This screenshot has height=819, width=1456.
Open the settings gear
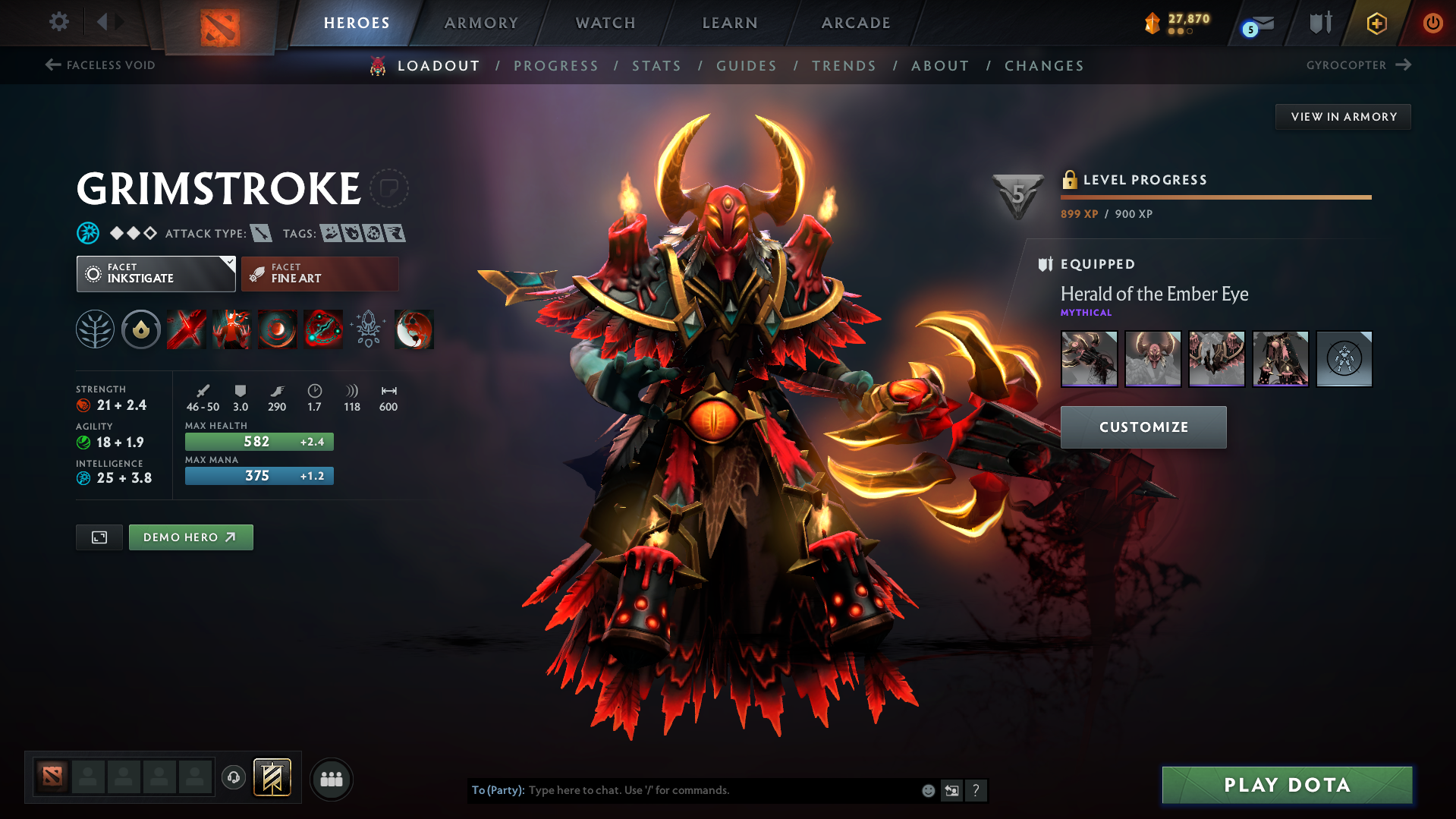click(x=58, y=22)
